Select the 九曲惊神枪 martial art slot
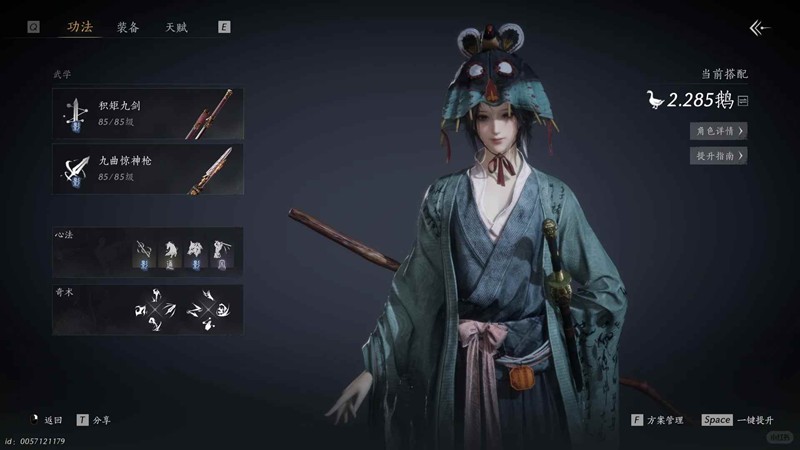Screen dimensions: 800x450 click(x=148, y=167)
